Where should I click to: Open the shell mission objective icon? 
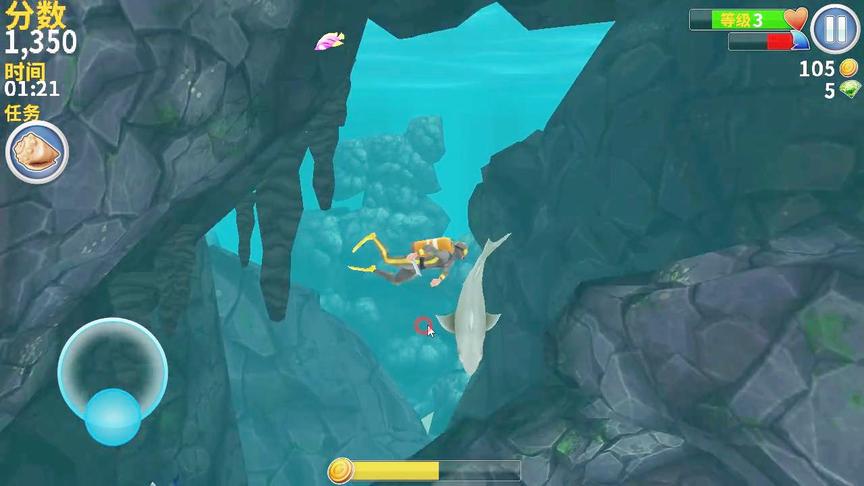[x=37, y=153]
